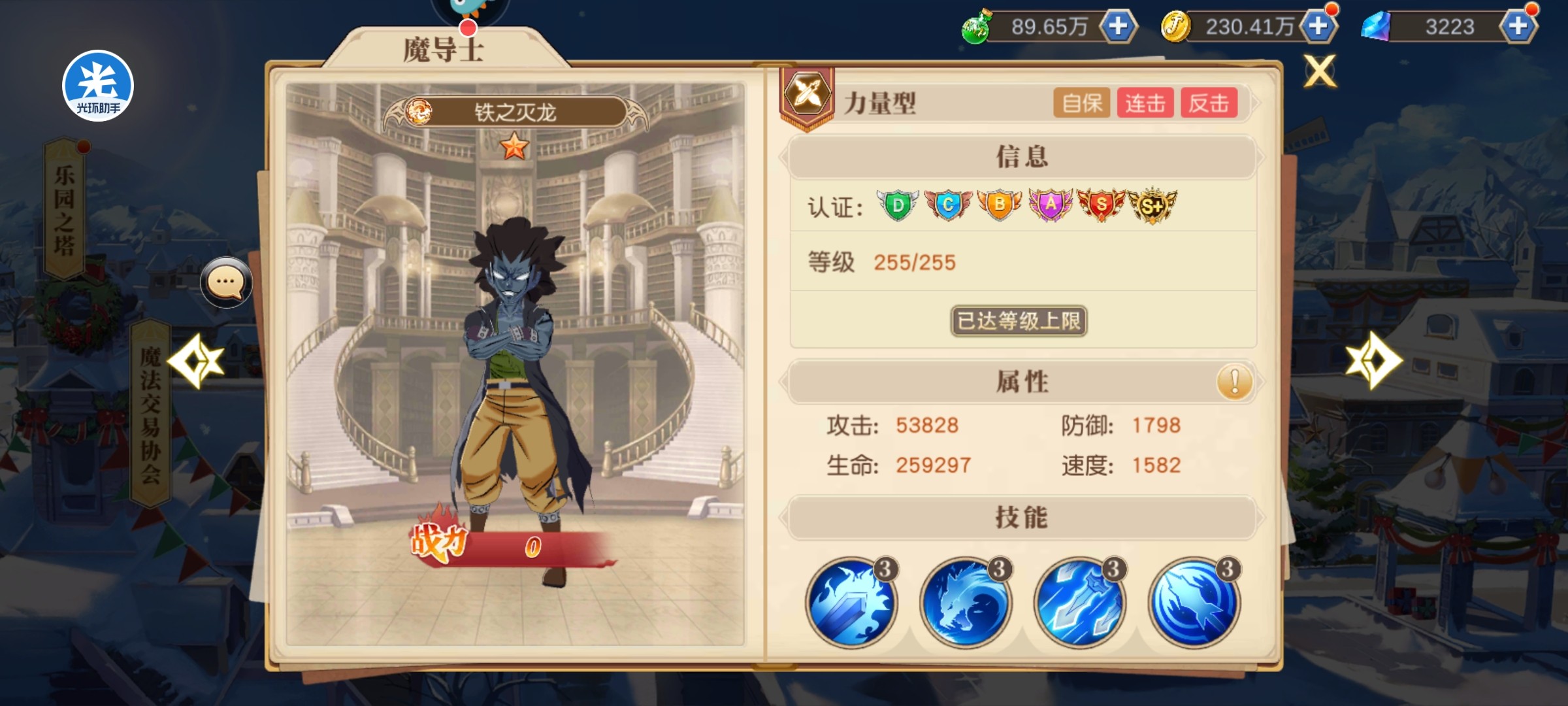View the circular claw skill icon

pos(1194,603)
